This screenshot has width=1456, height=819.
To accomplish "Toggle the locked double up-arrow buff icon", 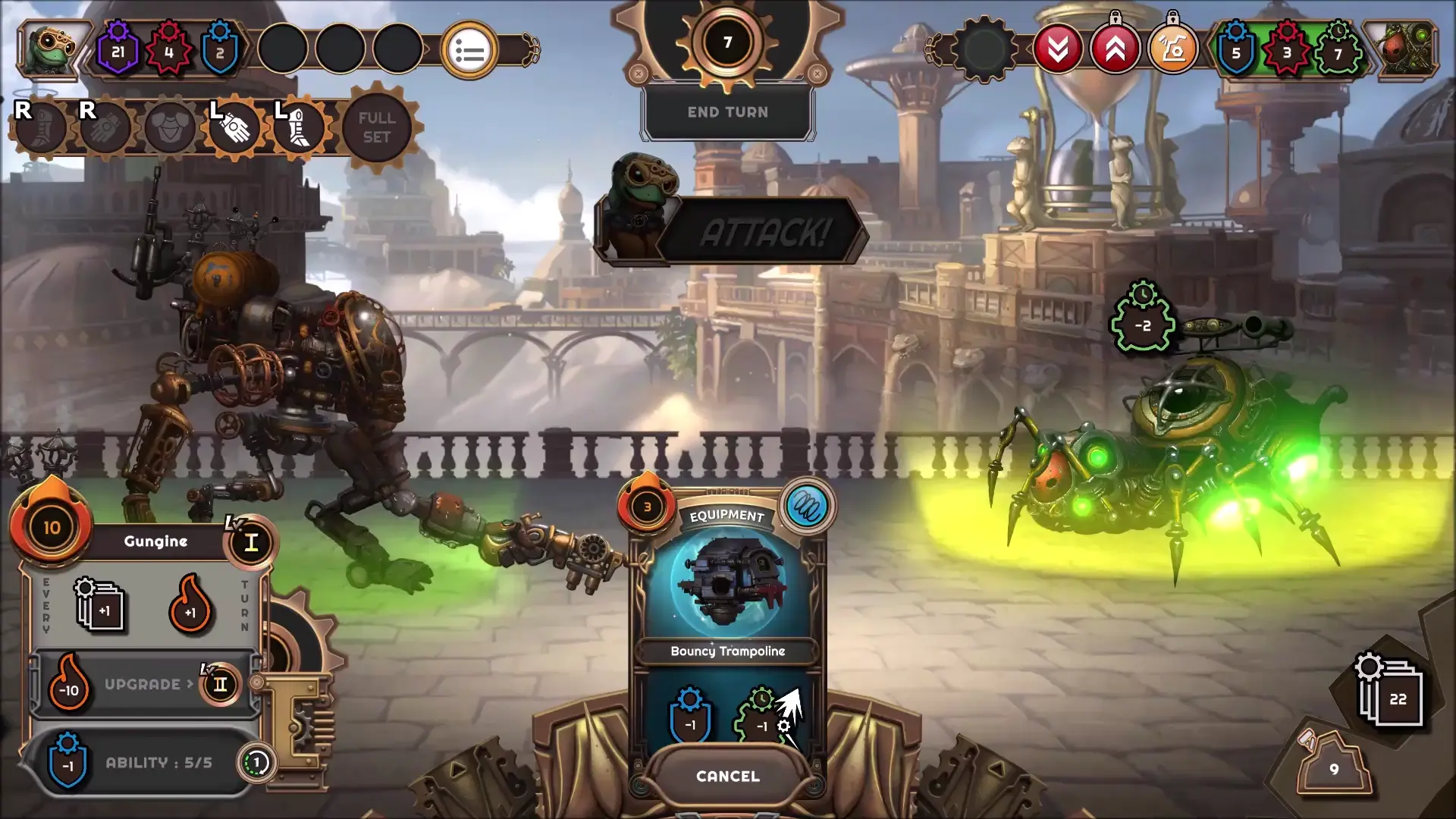I will [1115, 47].
